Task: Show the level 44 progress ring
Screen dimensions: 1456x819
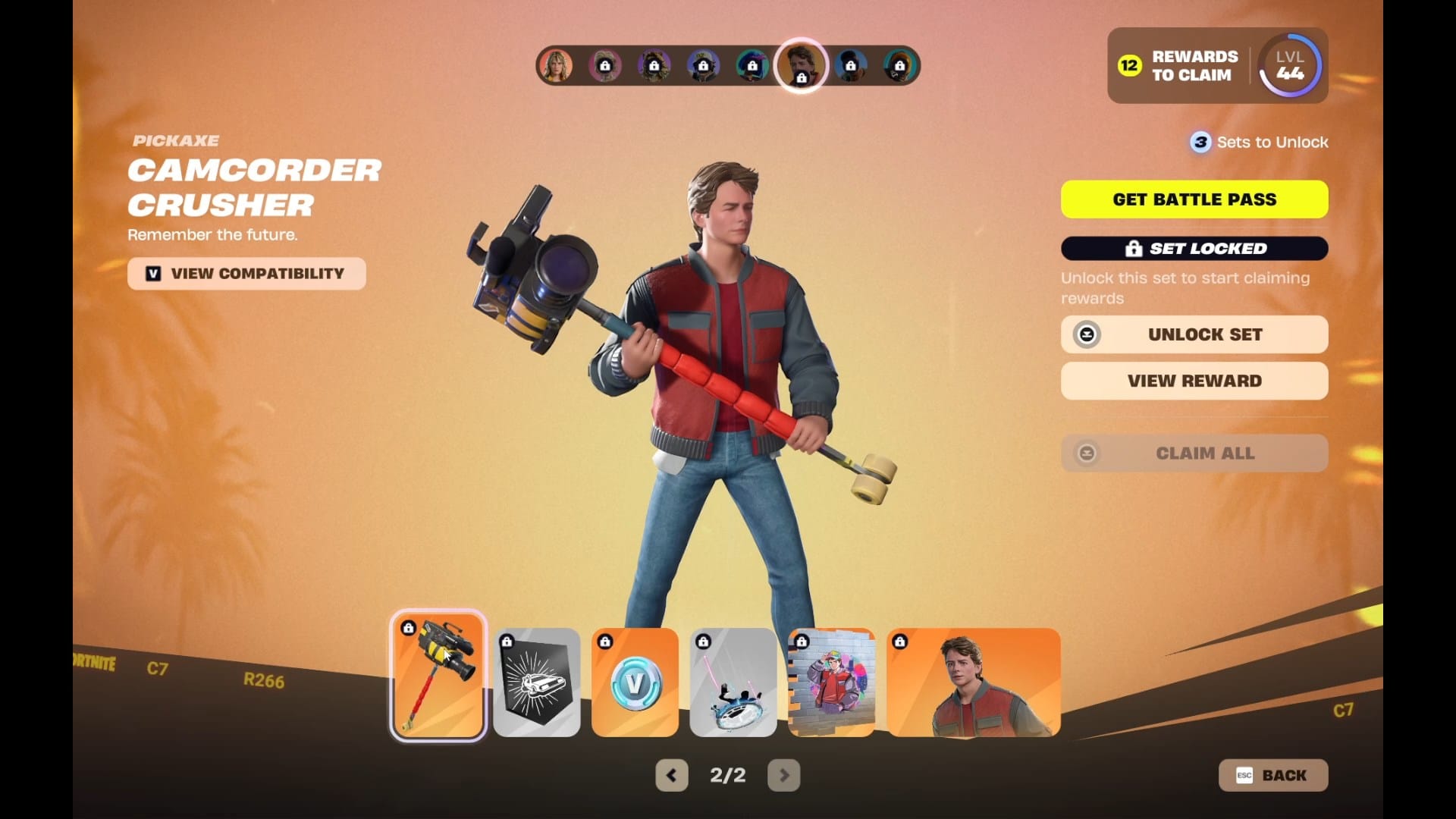Action: pos(1289,66)
